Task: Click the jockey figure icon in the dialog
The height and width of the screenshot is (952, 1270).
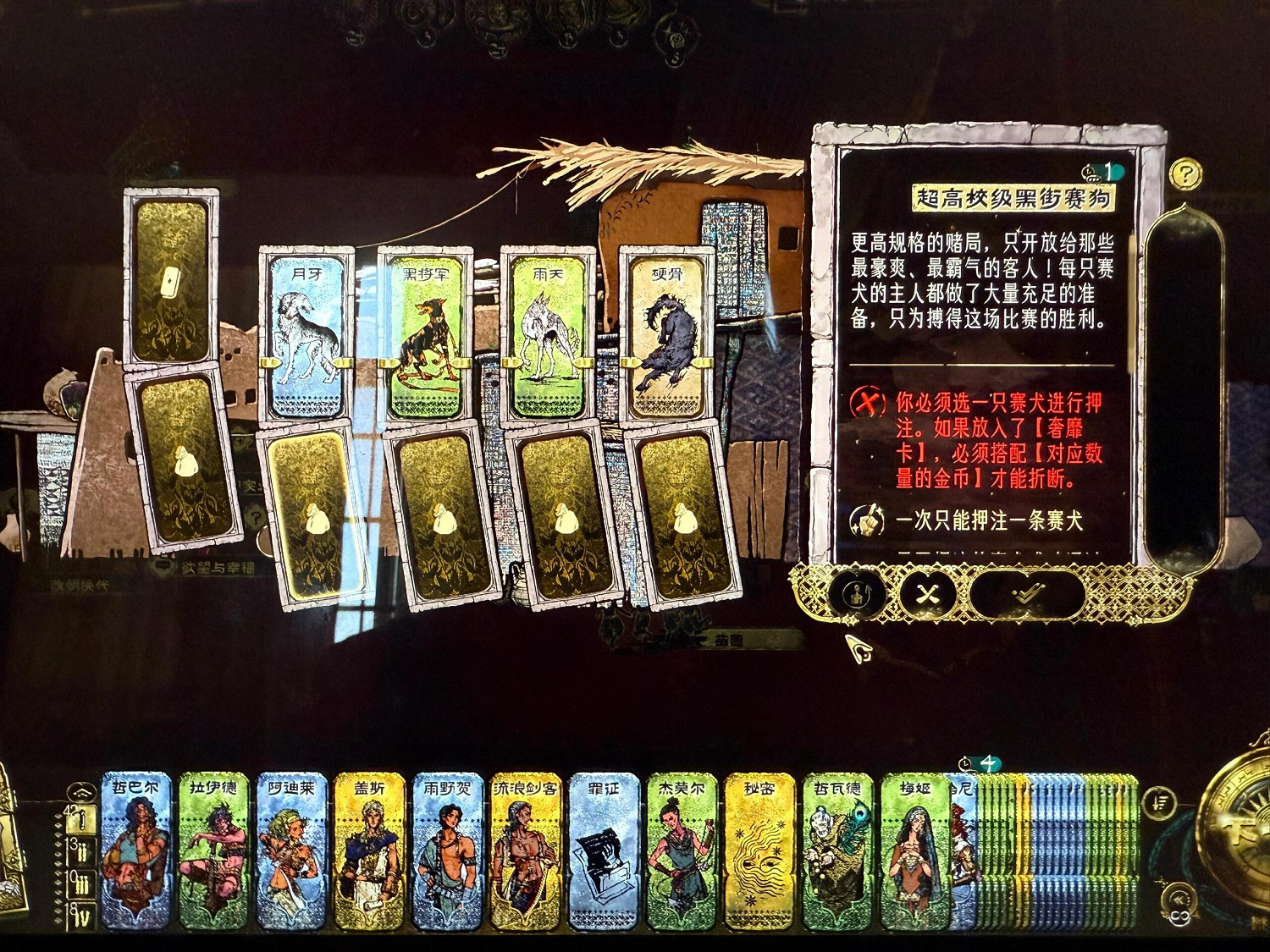Action: (858, 595)
